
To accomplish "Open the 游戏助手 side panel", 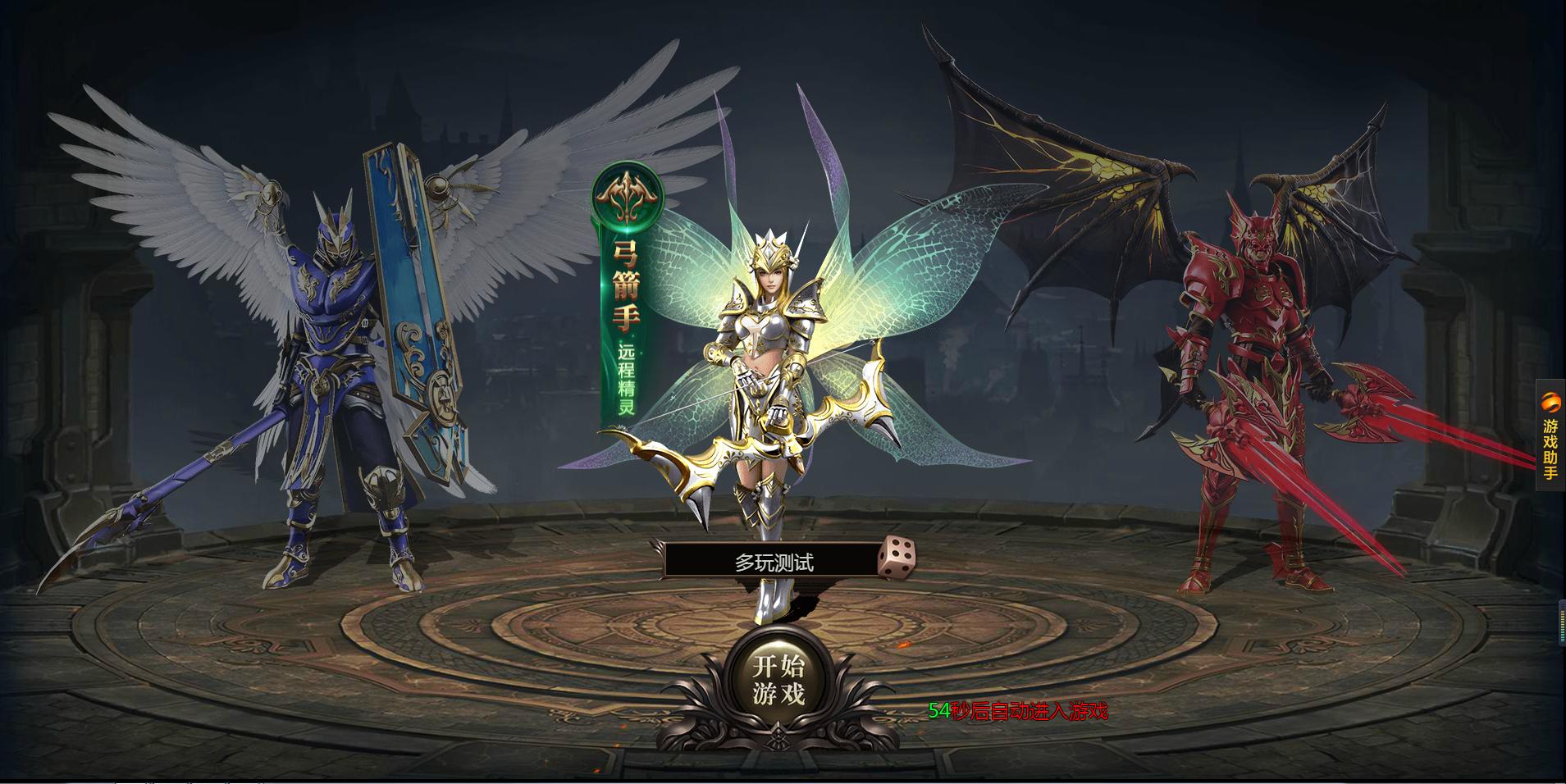I will (x=1550, y=435).
